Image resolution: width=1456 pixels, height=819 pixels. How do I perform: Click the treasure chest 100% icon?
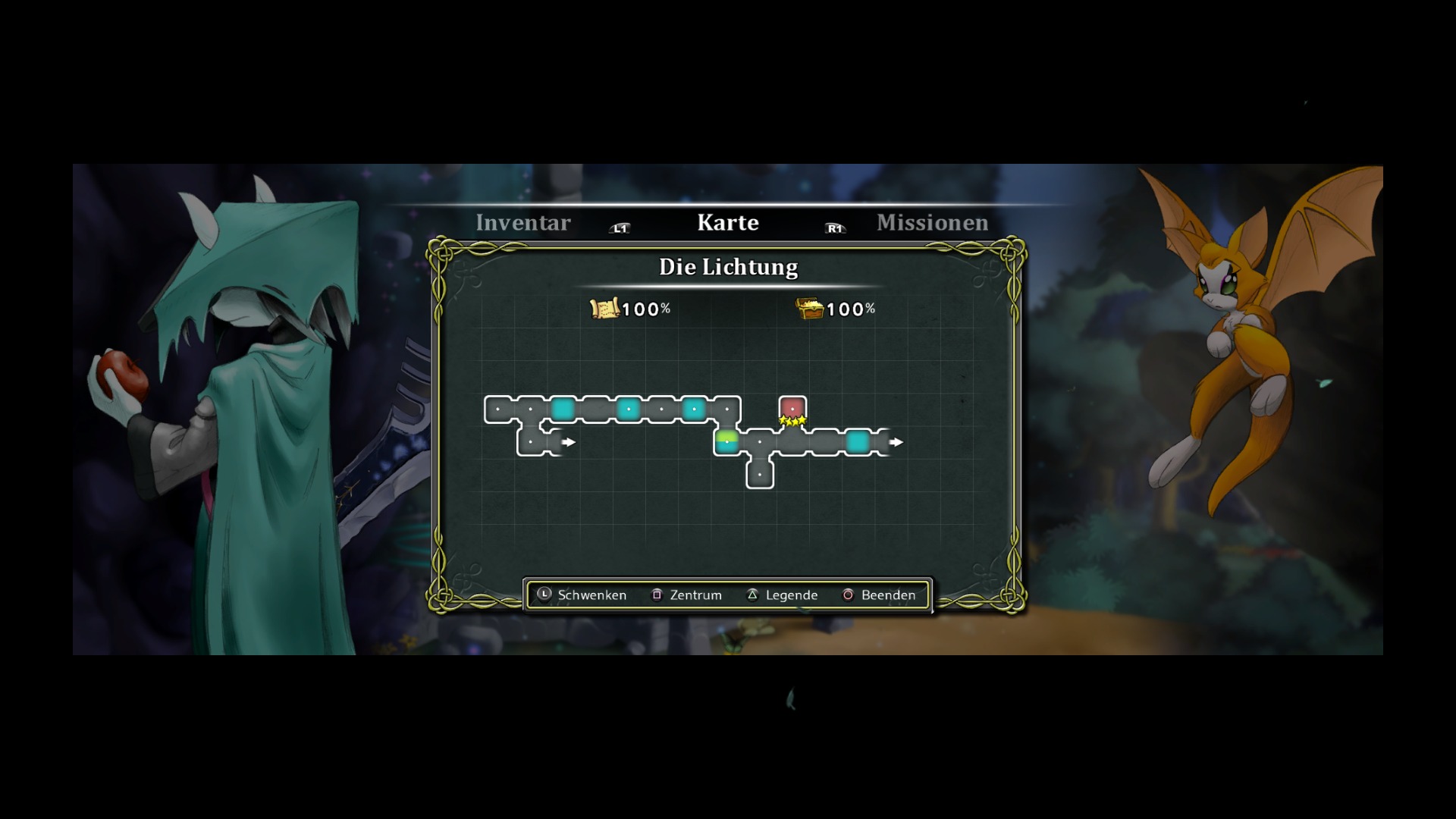810,308
